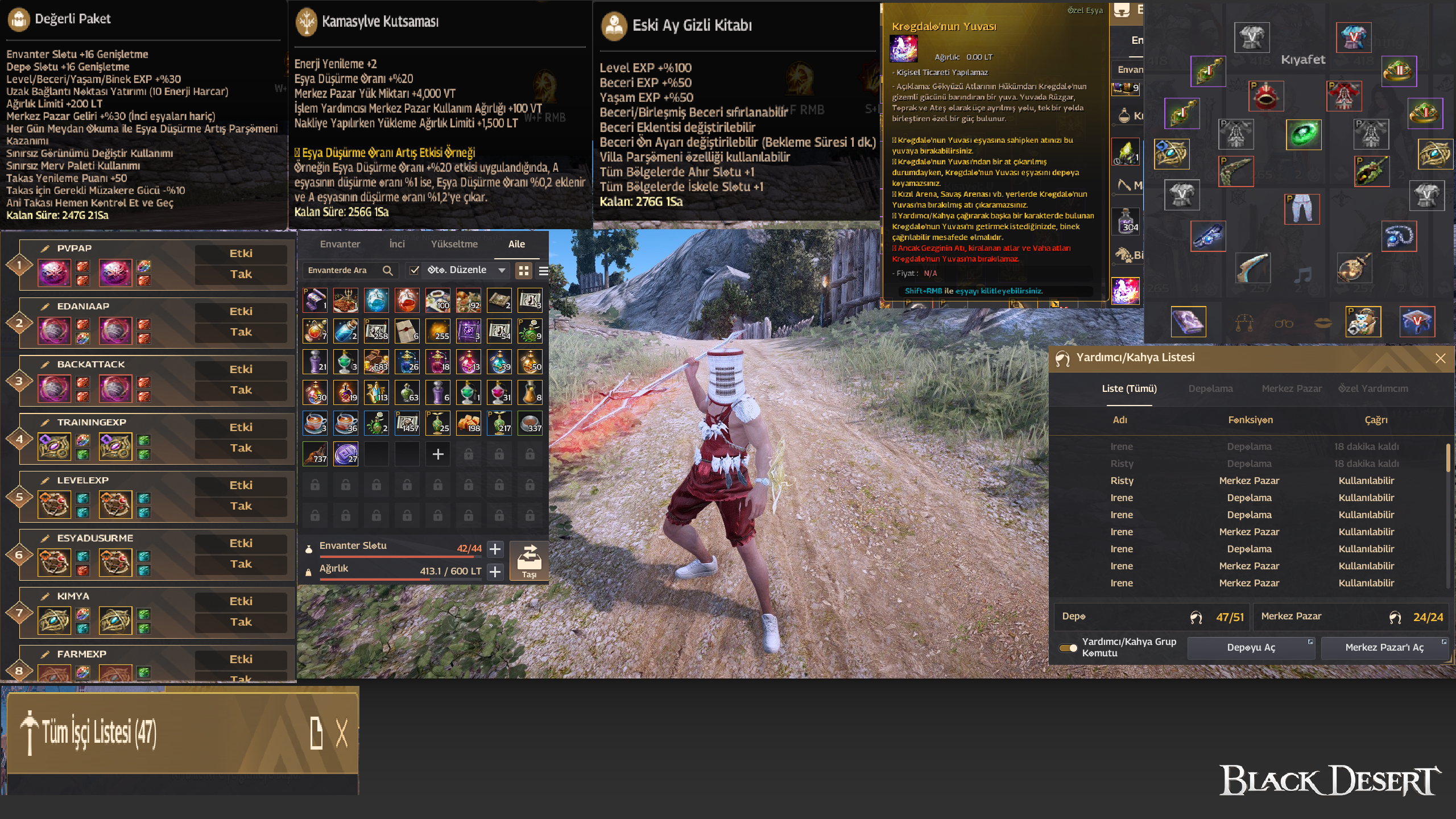Open the İnci inventory tab
This screenshot has height=819, width=1456.
click(x=397, y=244)
